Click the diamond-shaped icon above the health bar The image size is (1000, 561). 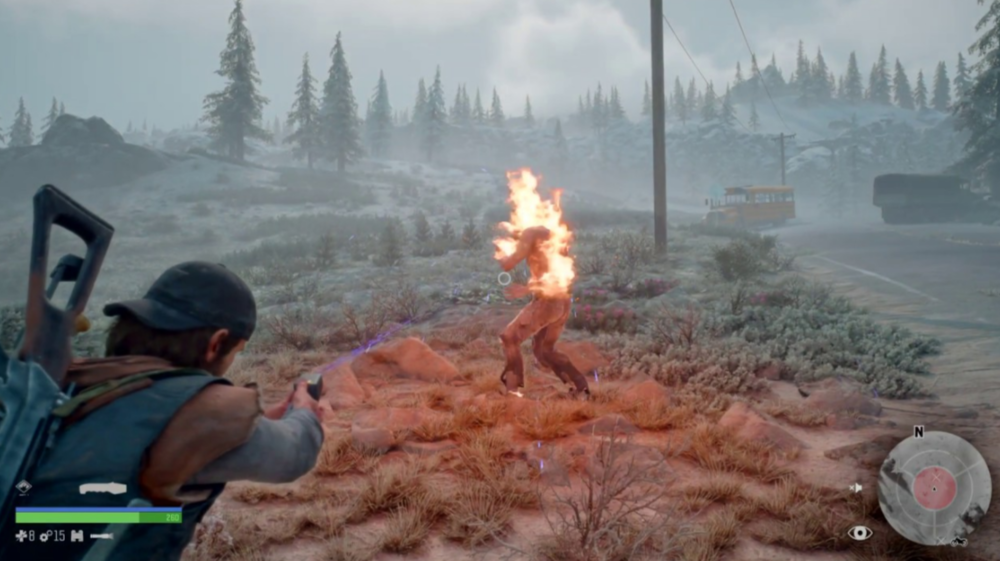(x=22, y=488)
